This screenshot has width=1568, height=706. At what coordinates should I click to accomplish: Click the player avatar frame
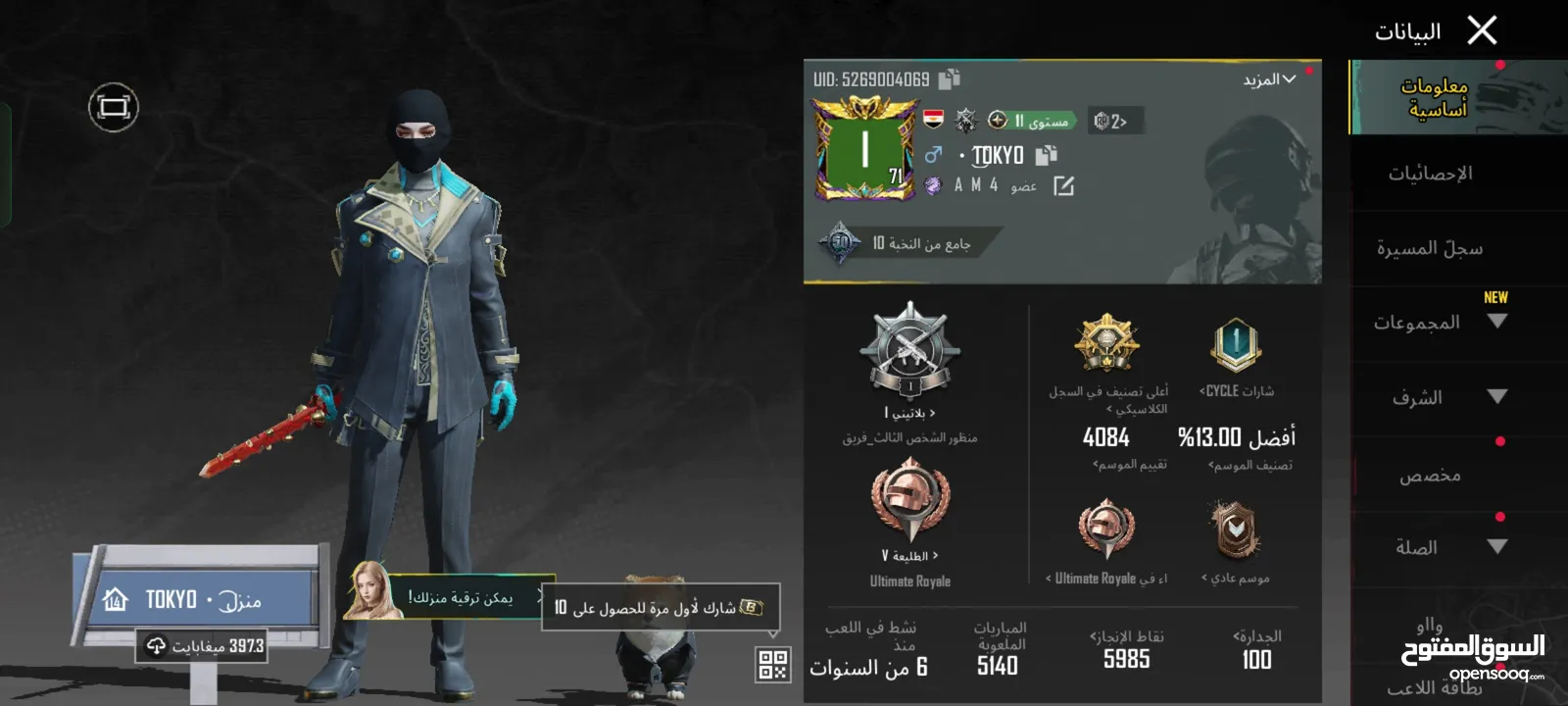(864, 149)
